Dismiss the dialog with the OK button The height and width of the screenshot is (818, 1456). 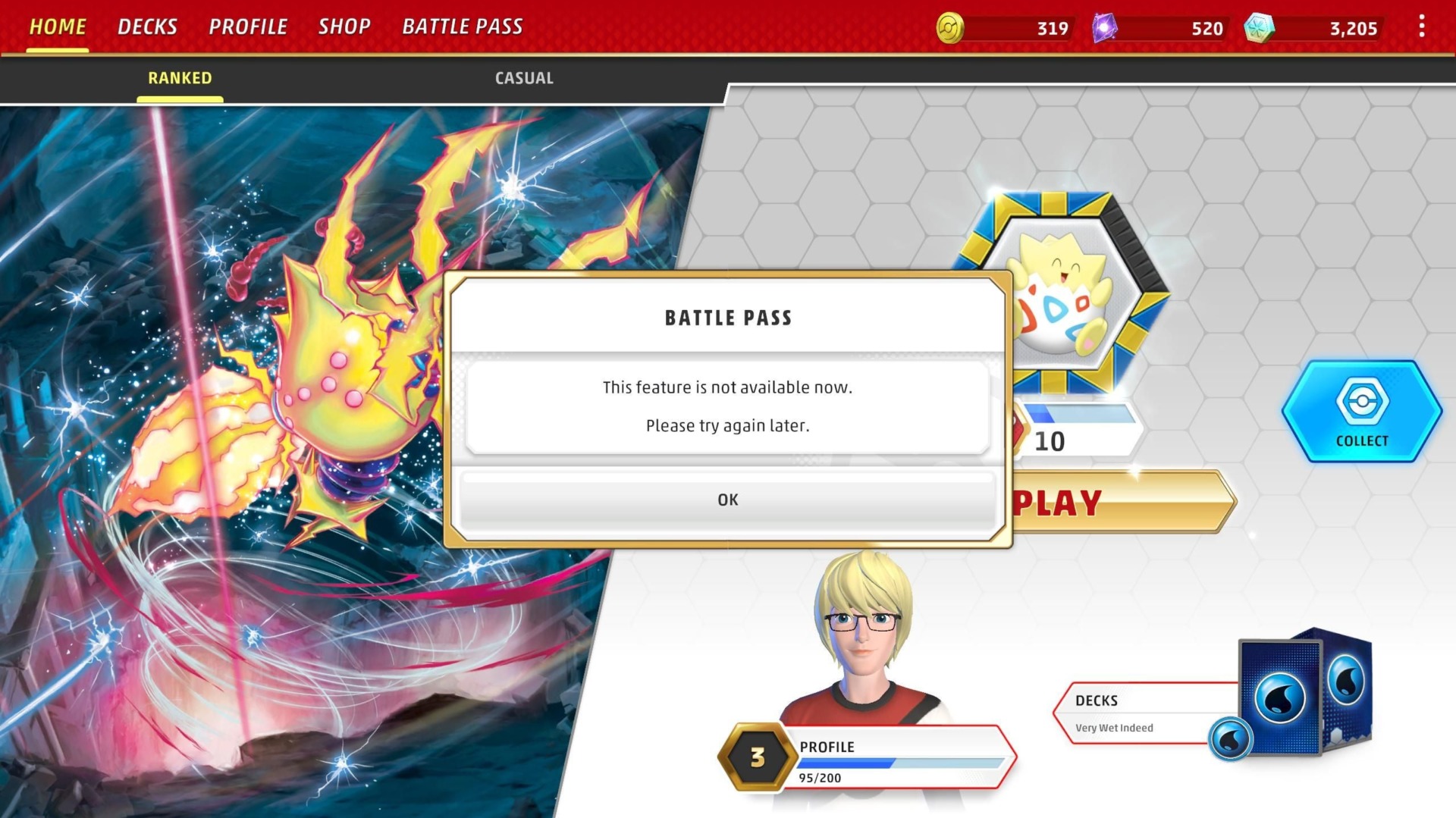(x=727, y=499)
